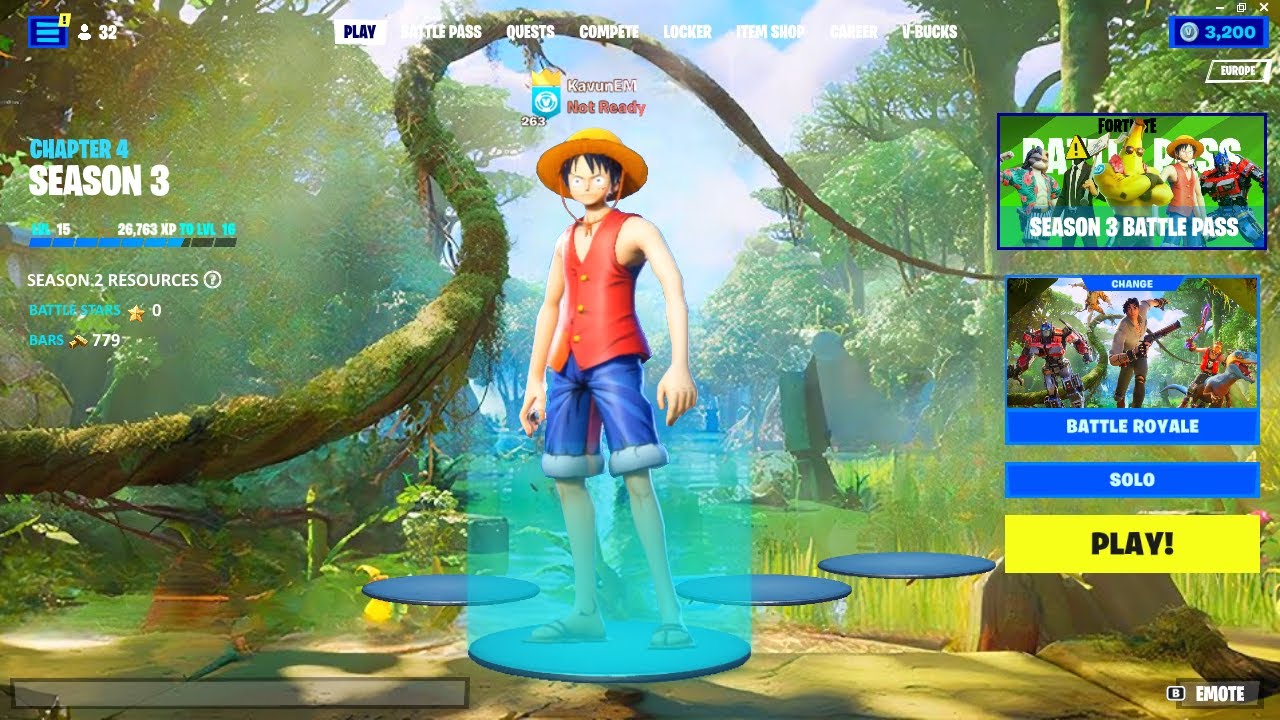Screen dimensions: 1280x720
Task: Open the ITEM SHOP tab
Action: pyautogui.click(x=770, y=32)
